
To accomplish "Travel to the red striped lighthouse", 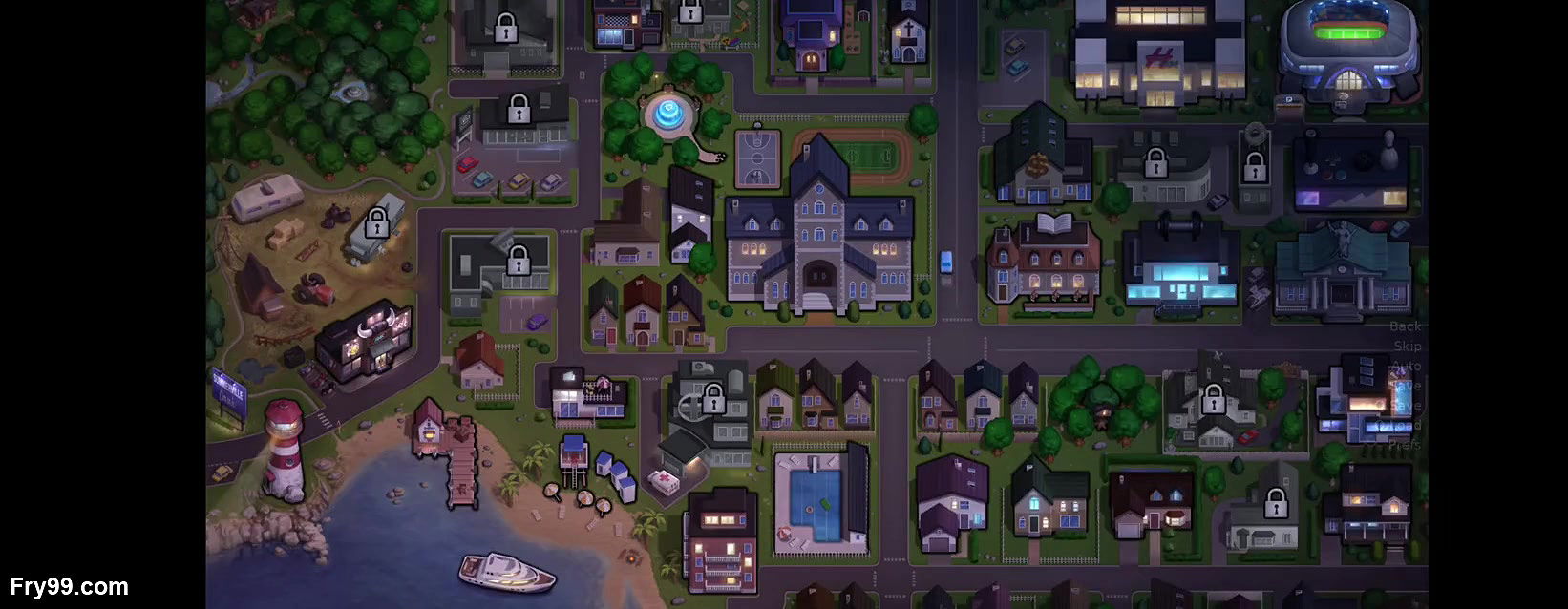I will [284, 451].
